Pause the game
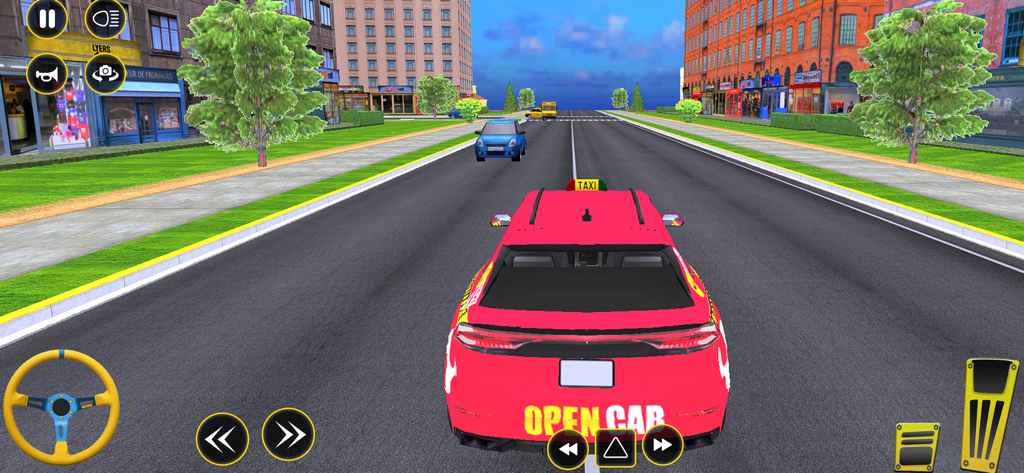The width and height of the screenshot is (1024, 473). [46, 18]
